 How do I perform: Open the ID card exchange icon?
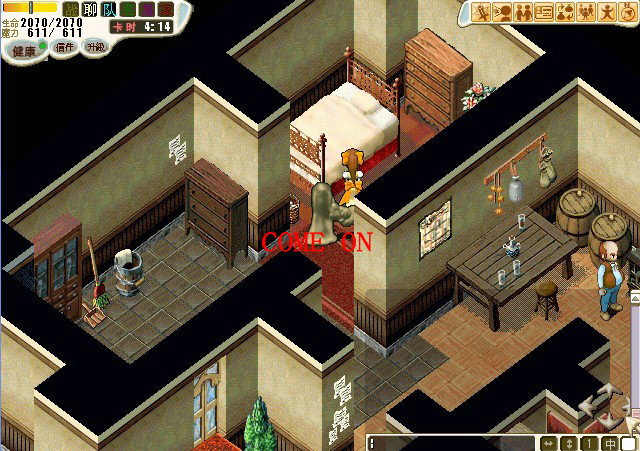tap(544, 12)
